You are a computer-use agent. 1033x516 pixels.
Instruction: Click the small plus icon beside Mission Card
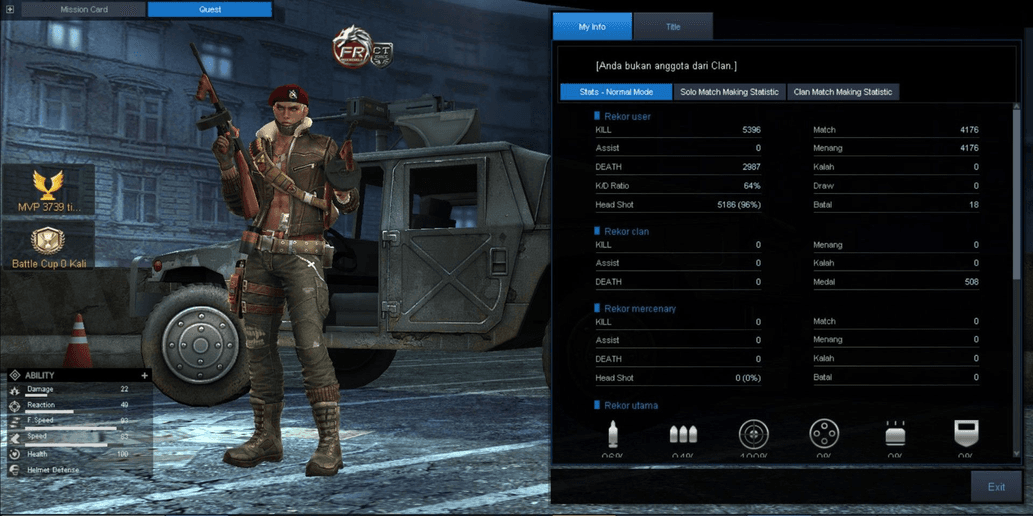pyautogui.click(x=10, y=10)
